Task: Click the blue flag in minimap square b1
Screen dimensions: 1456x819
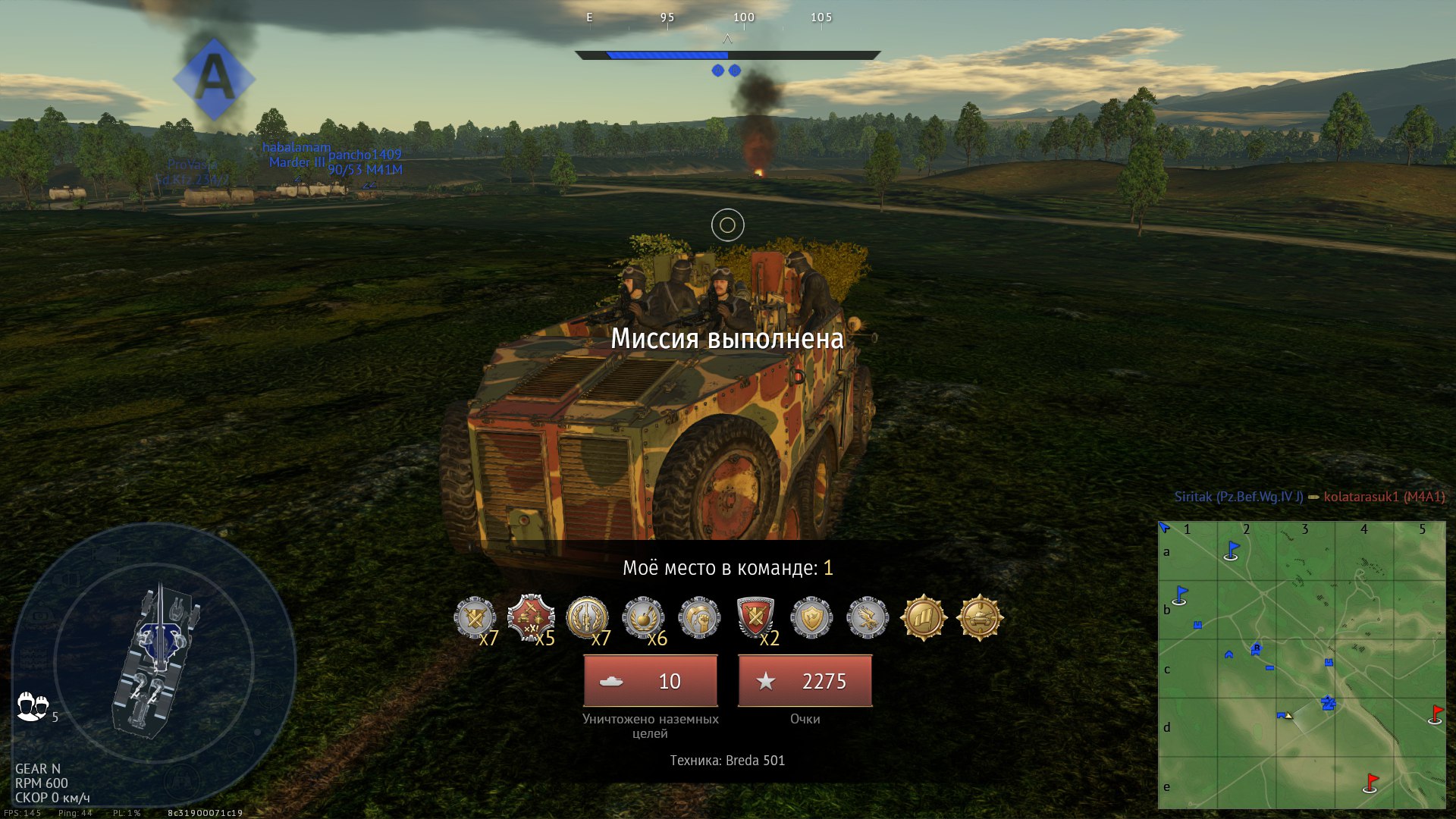Action: click(1181, 595)
